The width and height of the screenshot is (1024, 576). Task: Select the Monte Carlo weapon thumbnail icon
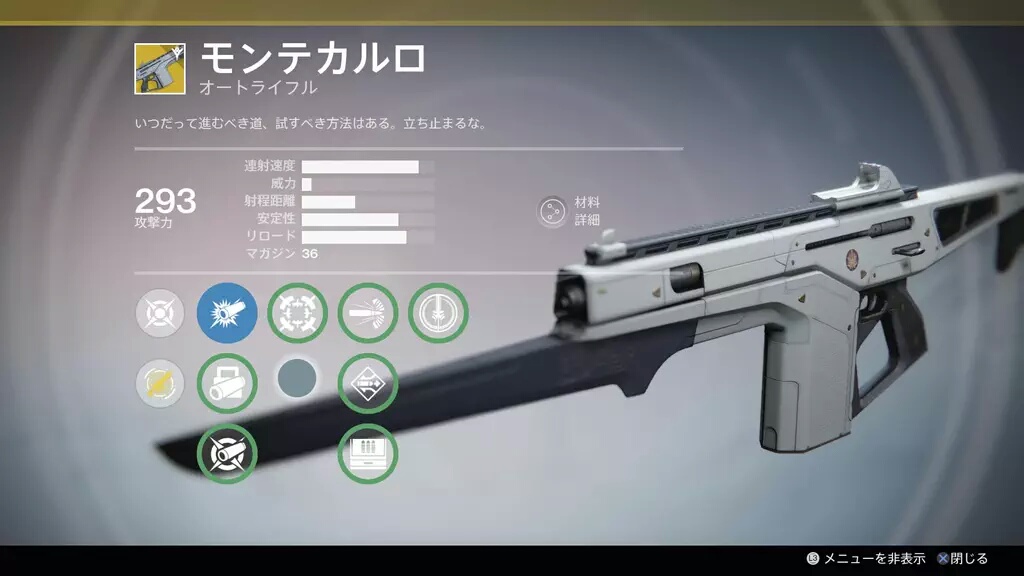(x=159, y=69)
